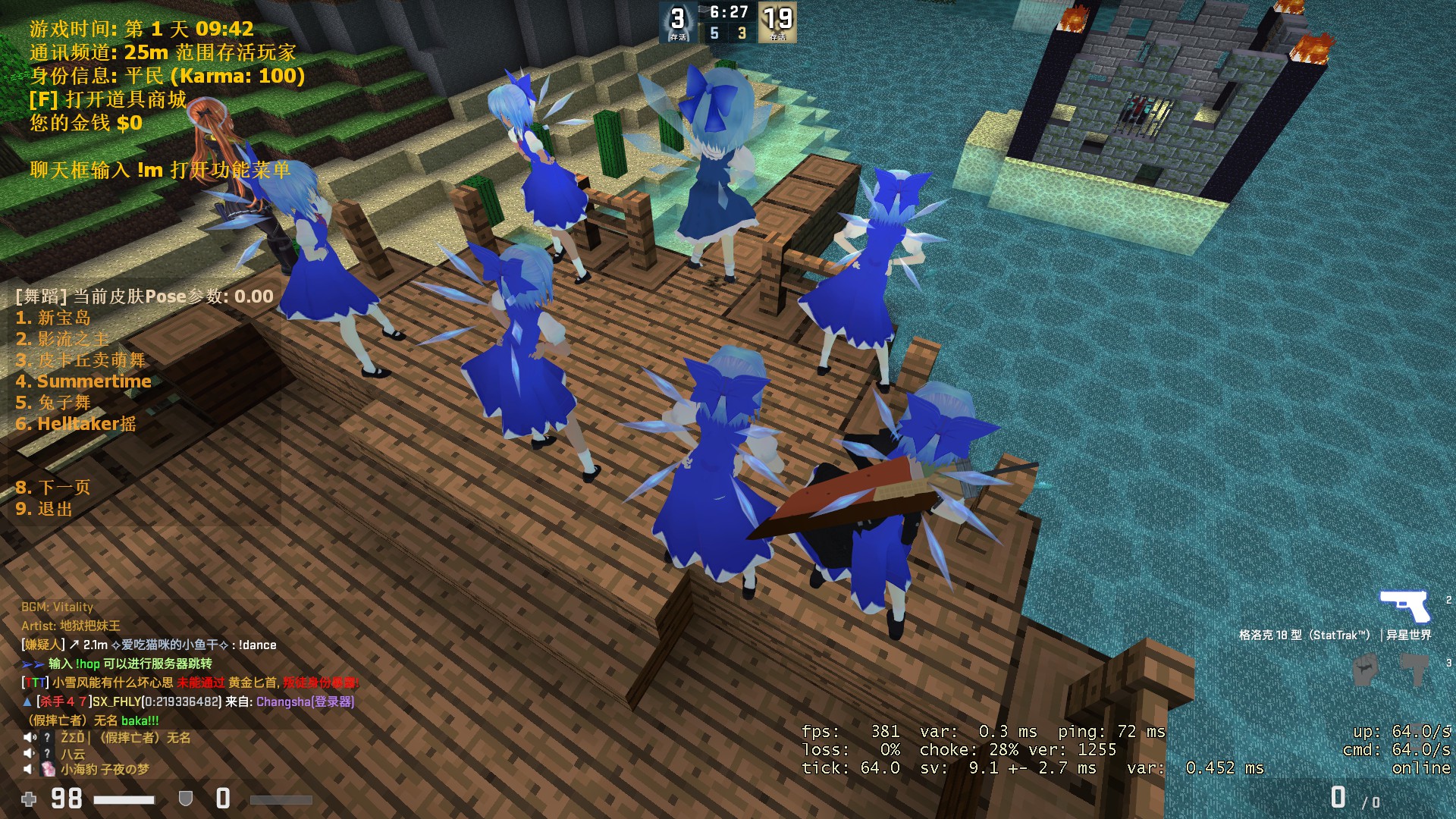
Task: Select dance option 4. Summertime
Action: (84, 381)
